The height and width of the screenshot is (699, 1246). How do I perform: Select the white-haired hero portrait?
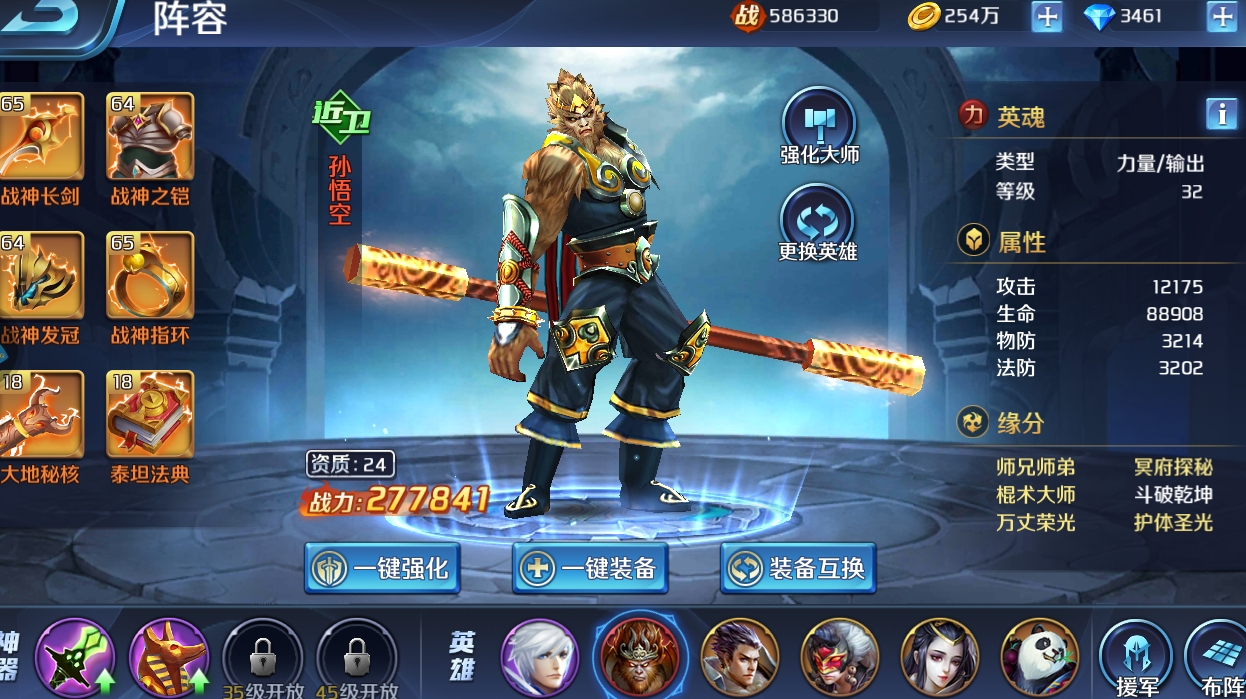[x=539, y=657]
